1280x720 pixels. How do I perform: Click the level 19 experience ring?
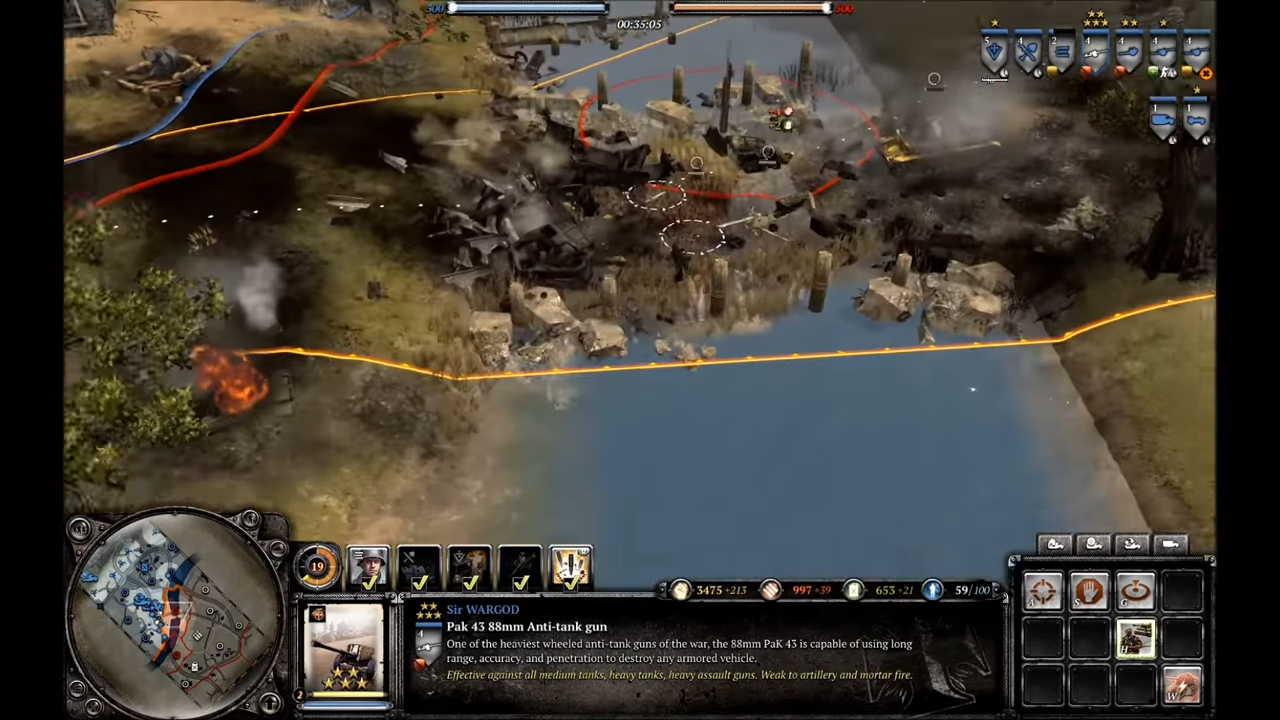coord(317,564)
